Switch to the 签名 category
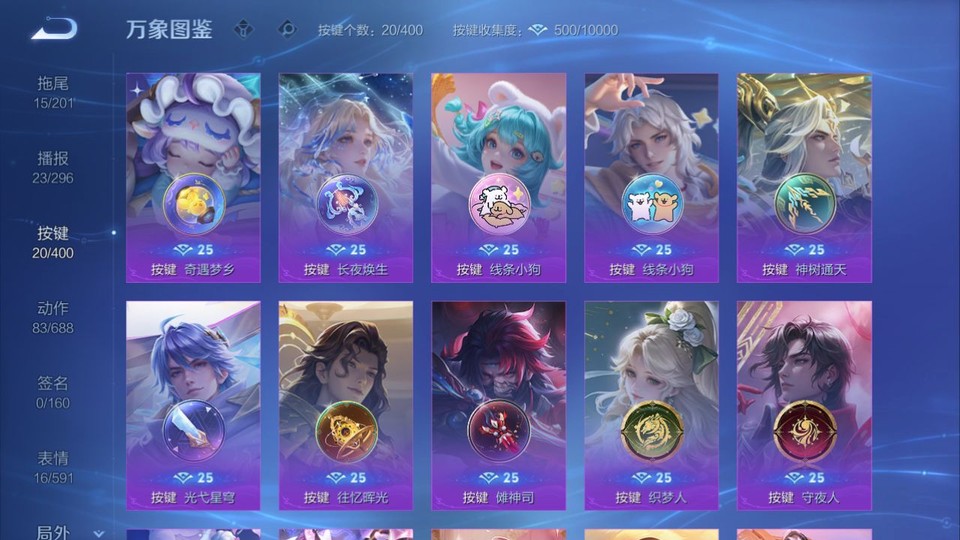 pyautogui.click(x=53, y=392)
